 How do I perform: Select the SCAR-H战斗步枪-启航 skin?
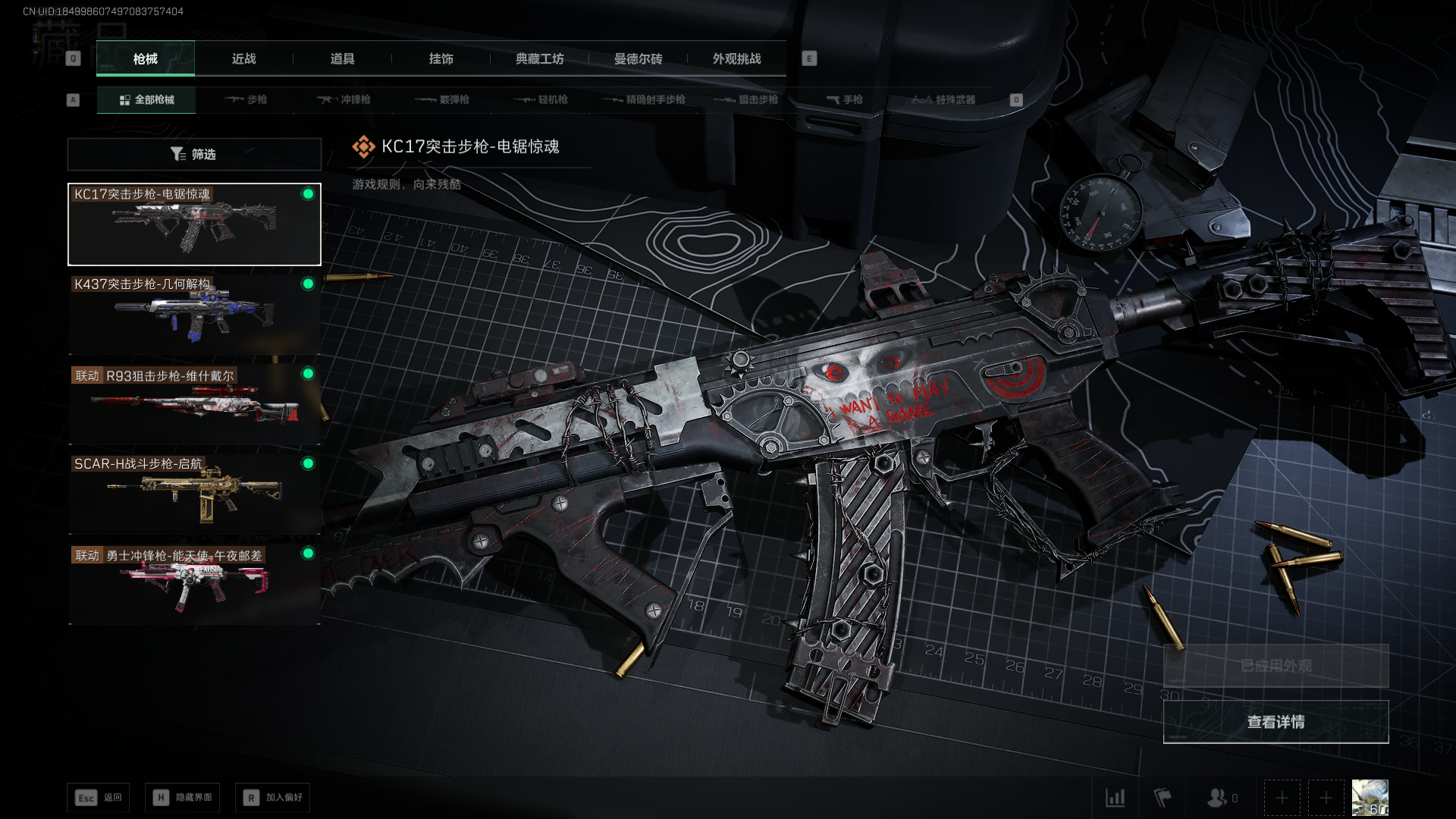[194, 494]
